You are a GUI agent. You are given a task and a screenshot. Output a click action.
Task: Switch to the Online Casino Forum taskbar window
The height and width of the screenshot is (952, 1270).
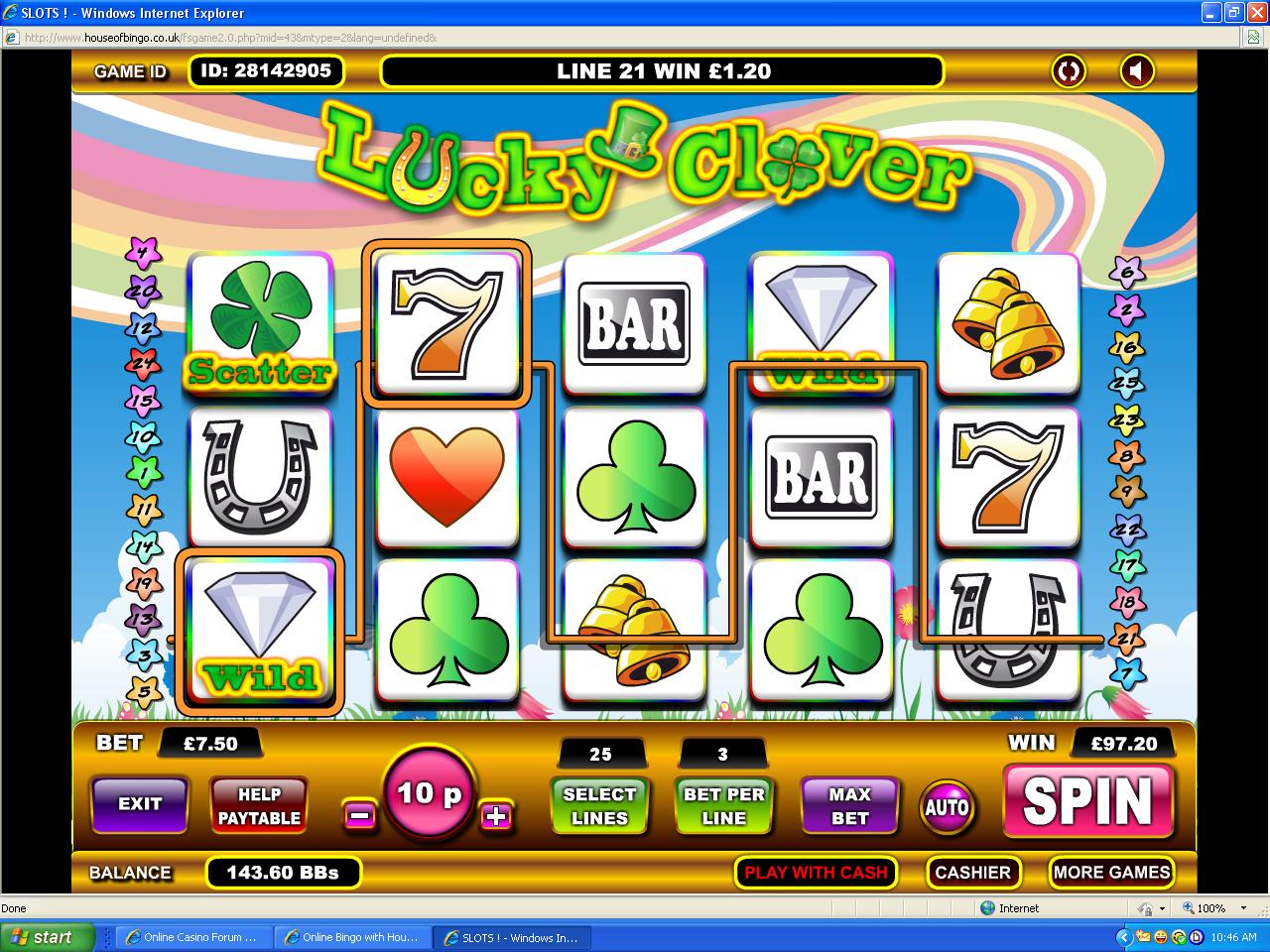[x=192, y=937]
